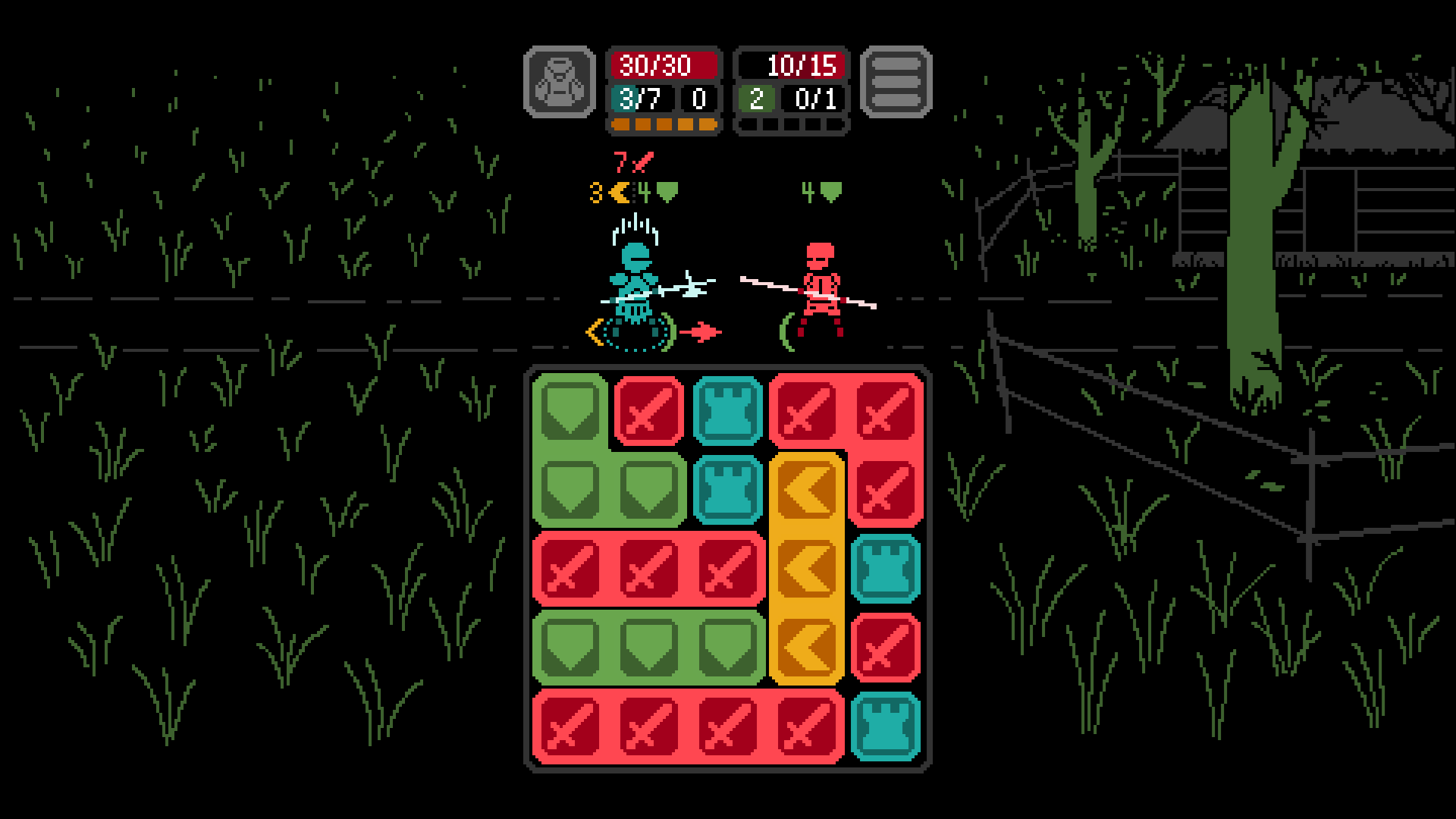Select the tower tile on the right edge
The width and height of the screenshot is (1456, 819).
click(884, 567)
